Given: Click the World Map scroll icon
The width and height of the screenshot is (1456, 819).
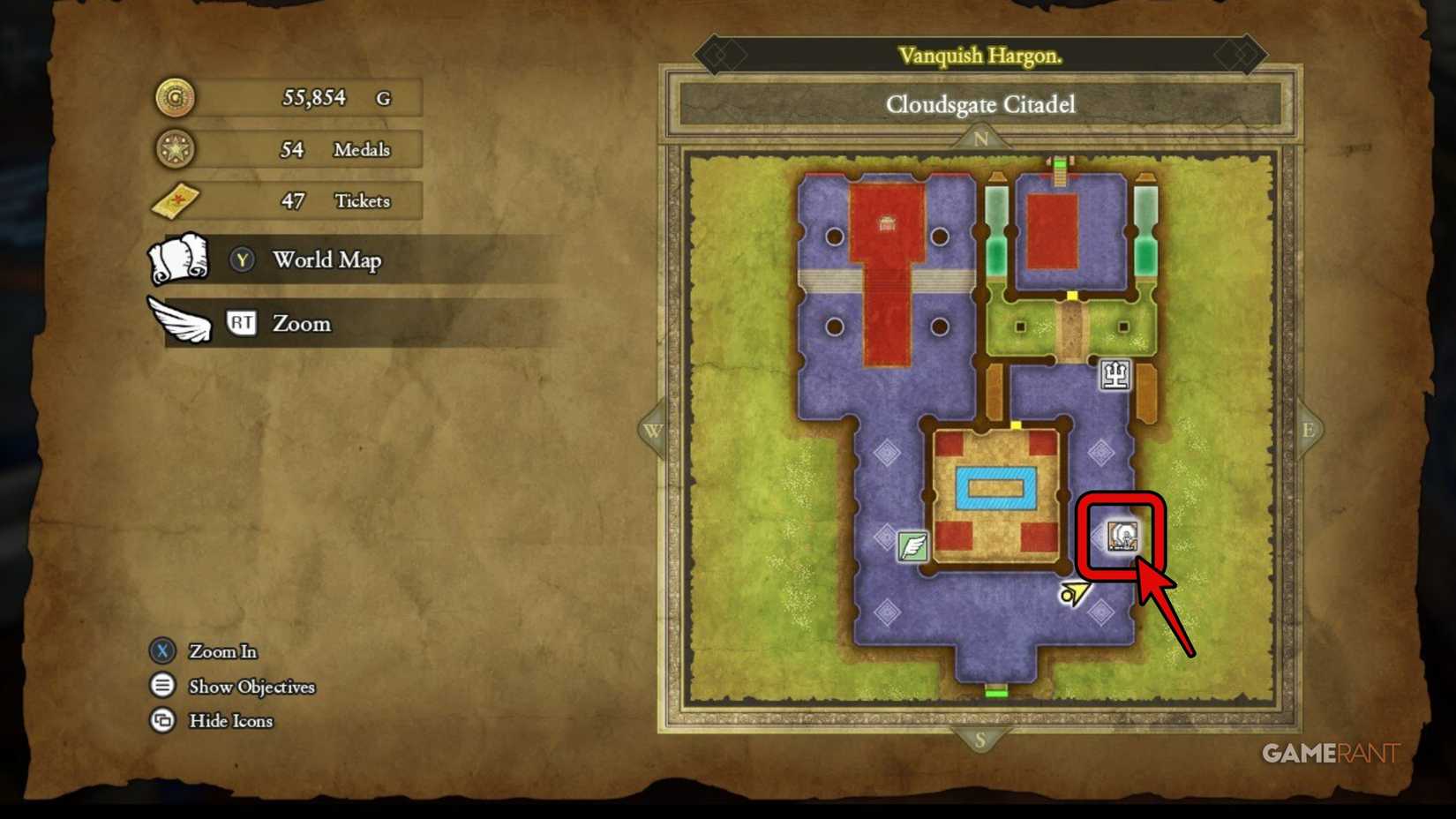Looking at the screenshot, I should pyautogui.click(x=178, y=260).
